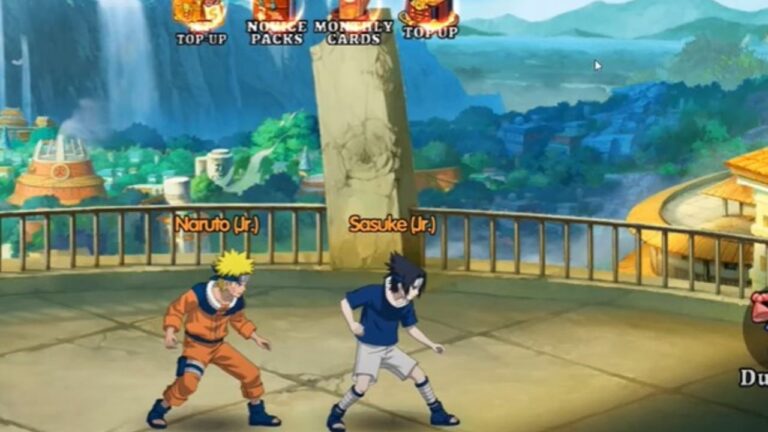The width and height of the screenshot is (768, 432).
Task: Open the Novice Packs icon
Action: (277, 15)
